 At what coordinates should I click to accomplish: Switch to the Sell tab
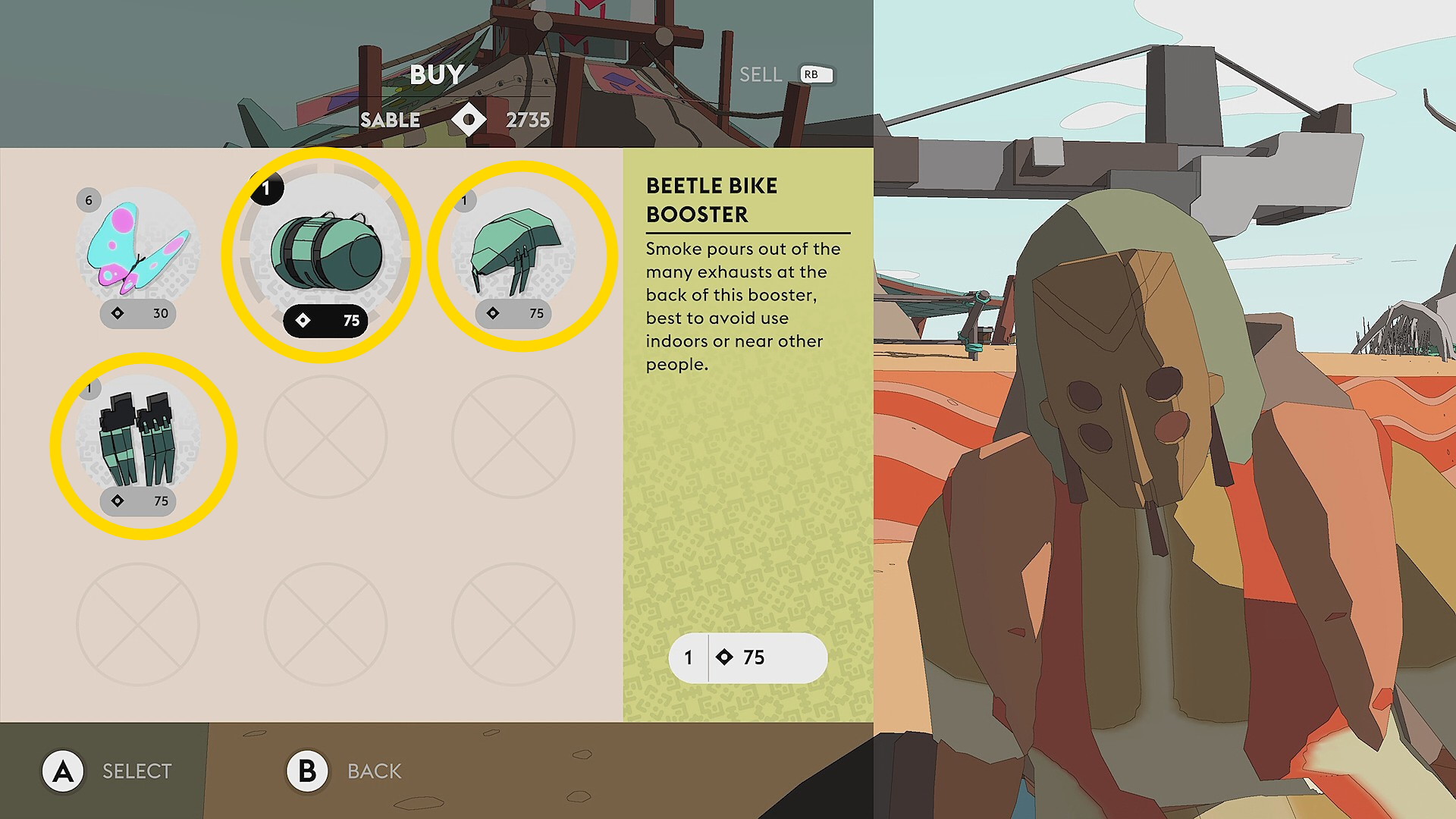click(x=761, y=74)
